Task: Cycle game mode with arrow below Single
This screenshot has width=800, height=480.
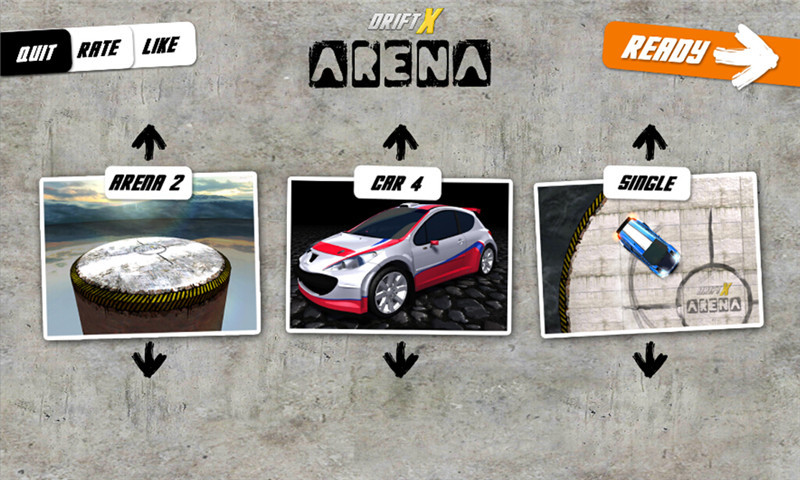Action: coord(650,359)
